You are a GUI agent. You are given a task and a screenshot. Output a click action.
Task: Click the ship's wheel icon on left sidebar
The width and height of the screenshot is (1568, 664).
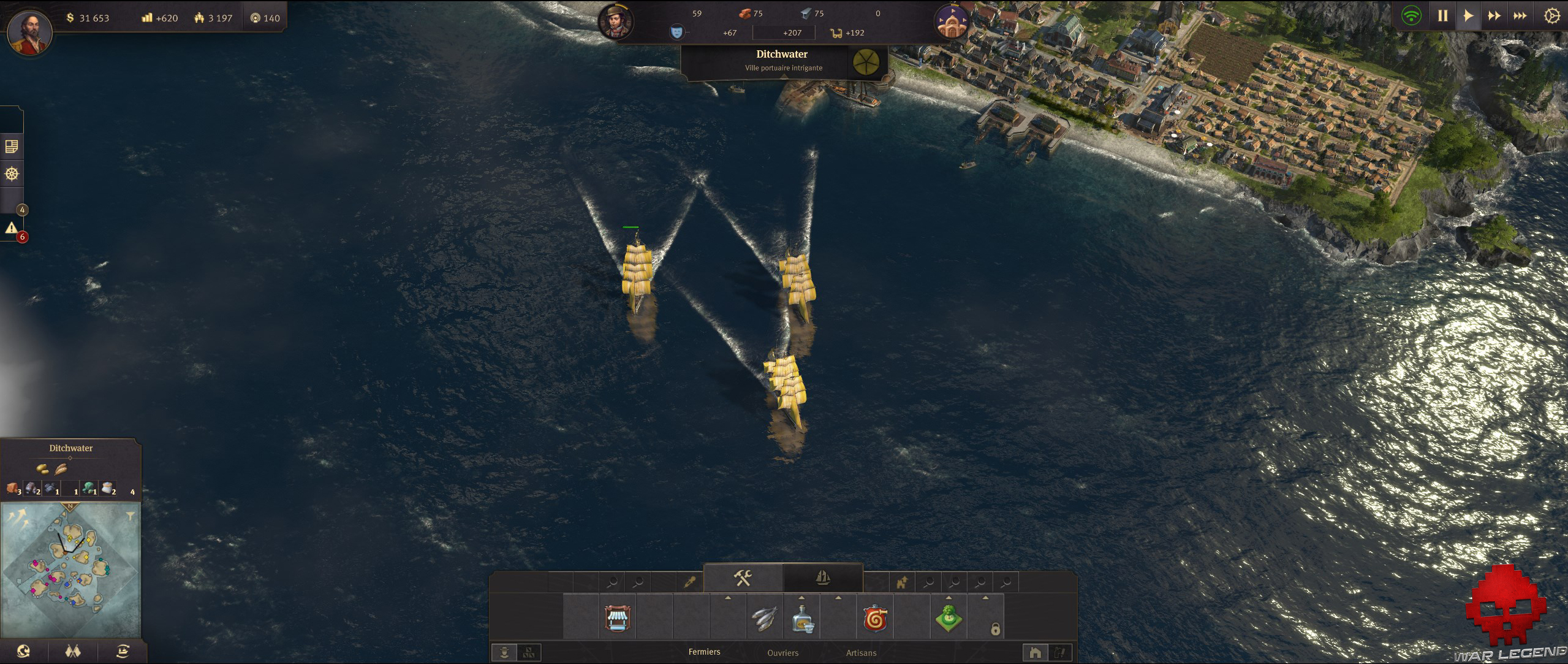[x=12, y=174]
